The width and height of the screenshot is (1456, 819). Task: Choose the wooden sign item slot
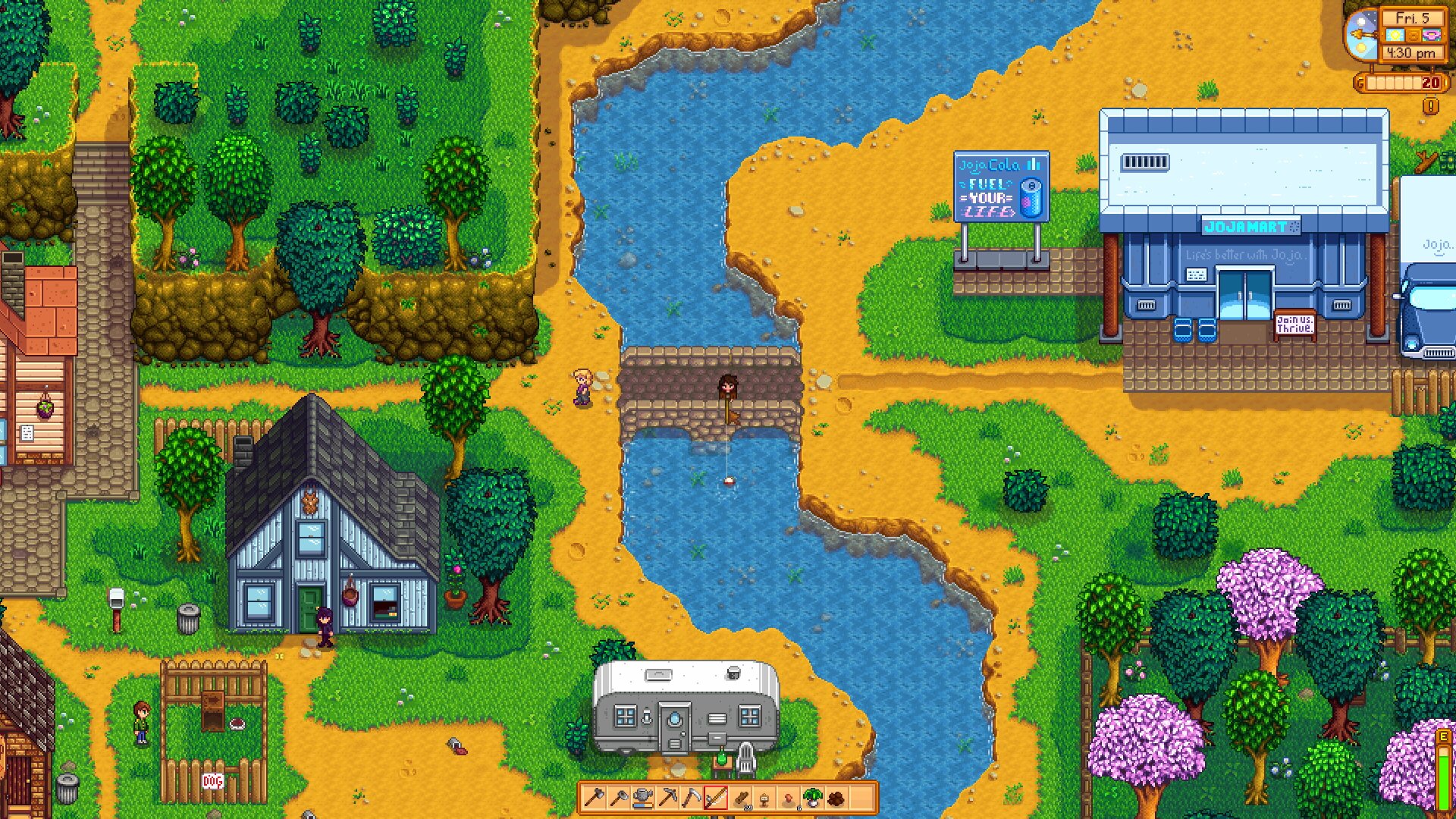(764, 798)
